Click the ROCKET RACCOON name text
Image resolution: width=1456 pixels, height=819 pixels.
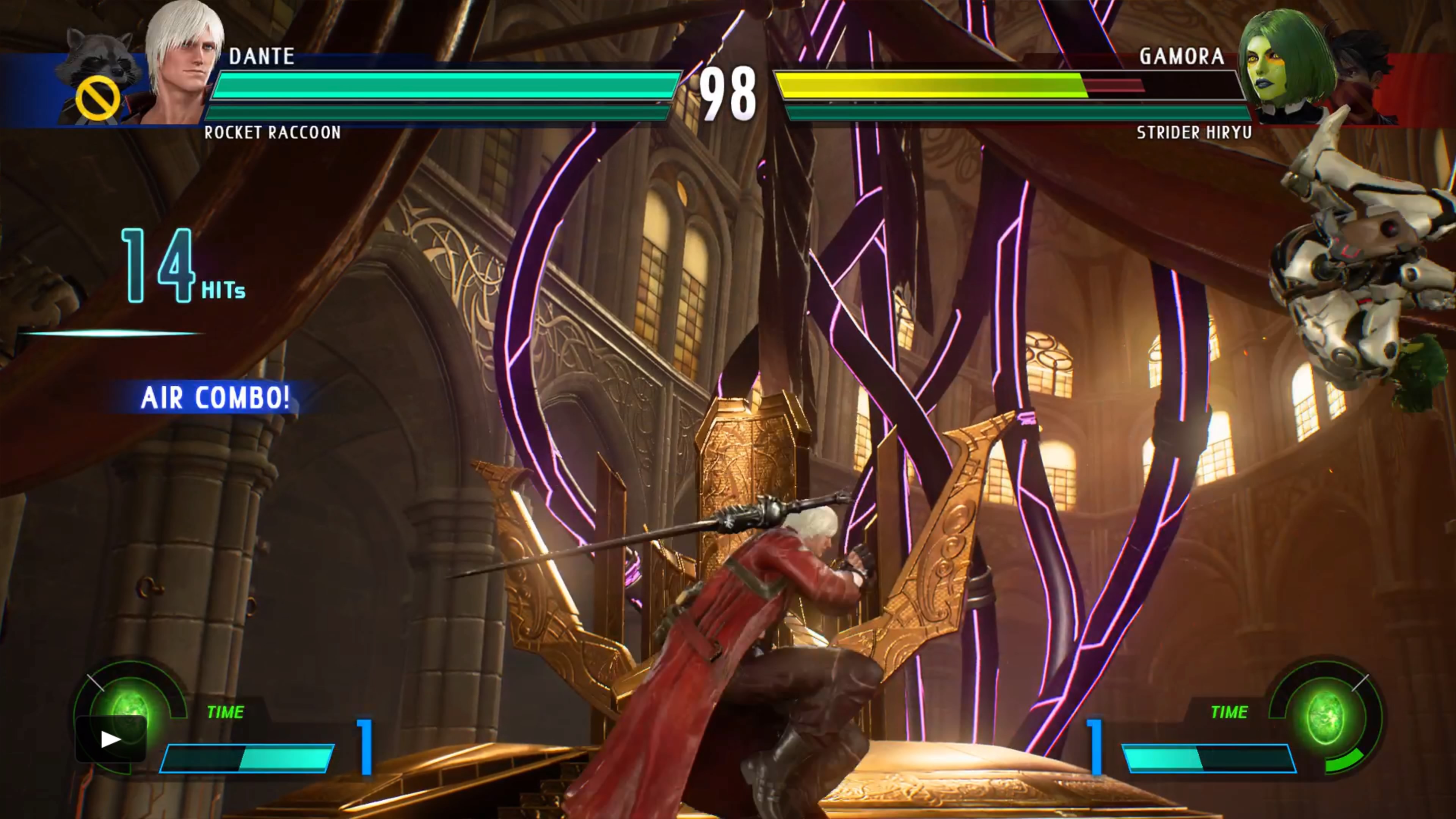tap(273, 133)
